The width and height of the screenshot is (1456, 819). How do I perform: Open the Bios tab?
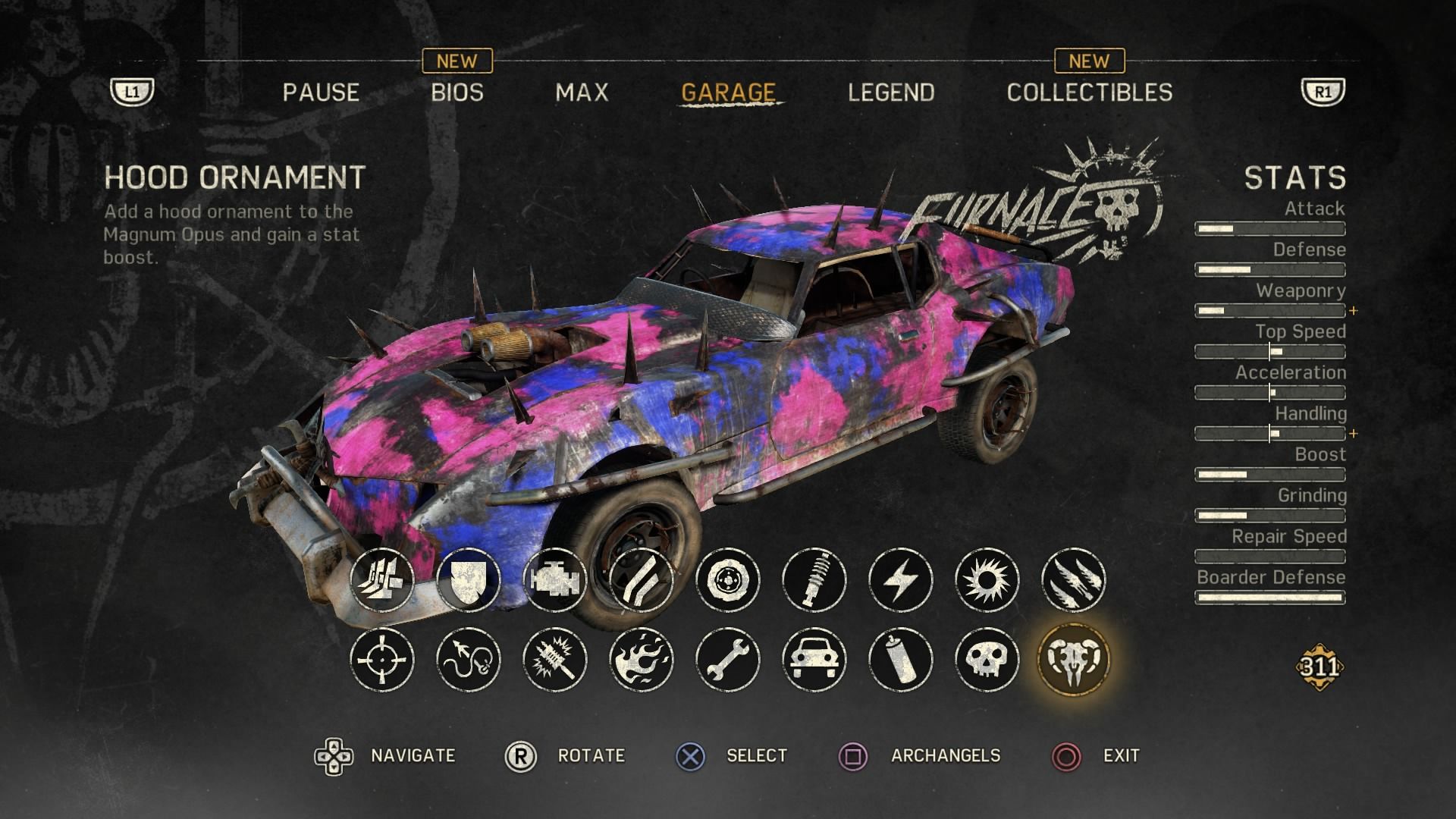tap(457, 93)
